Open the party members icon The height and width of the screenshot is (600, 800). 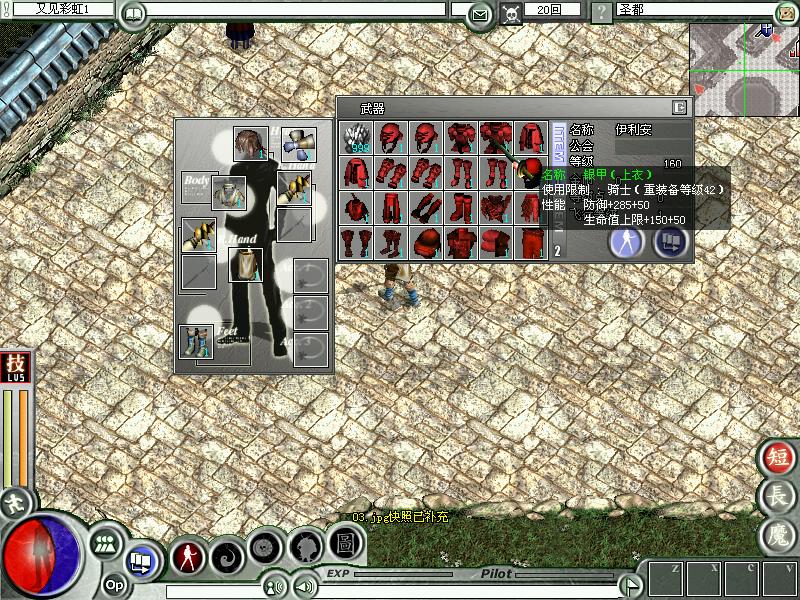coord(104,545)
